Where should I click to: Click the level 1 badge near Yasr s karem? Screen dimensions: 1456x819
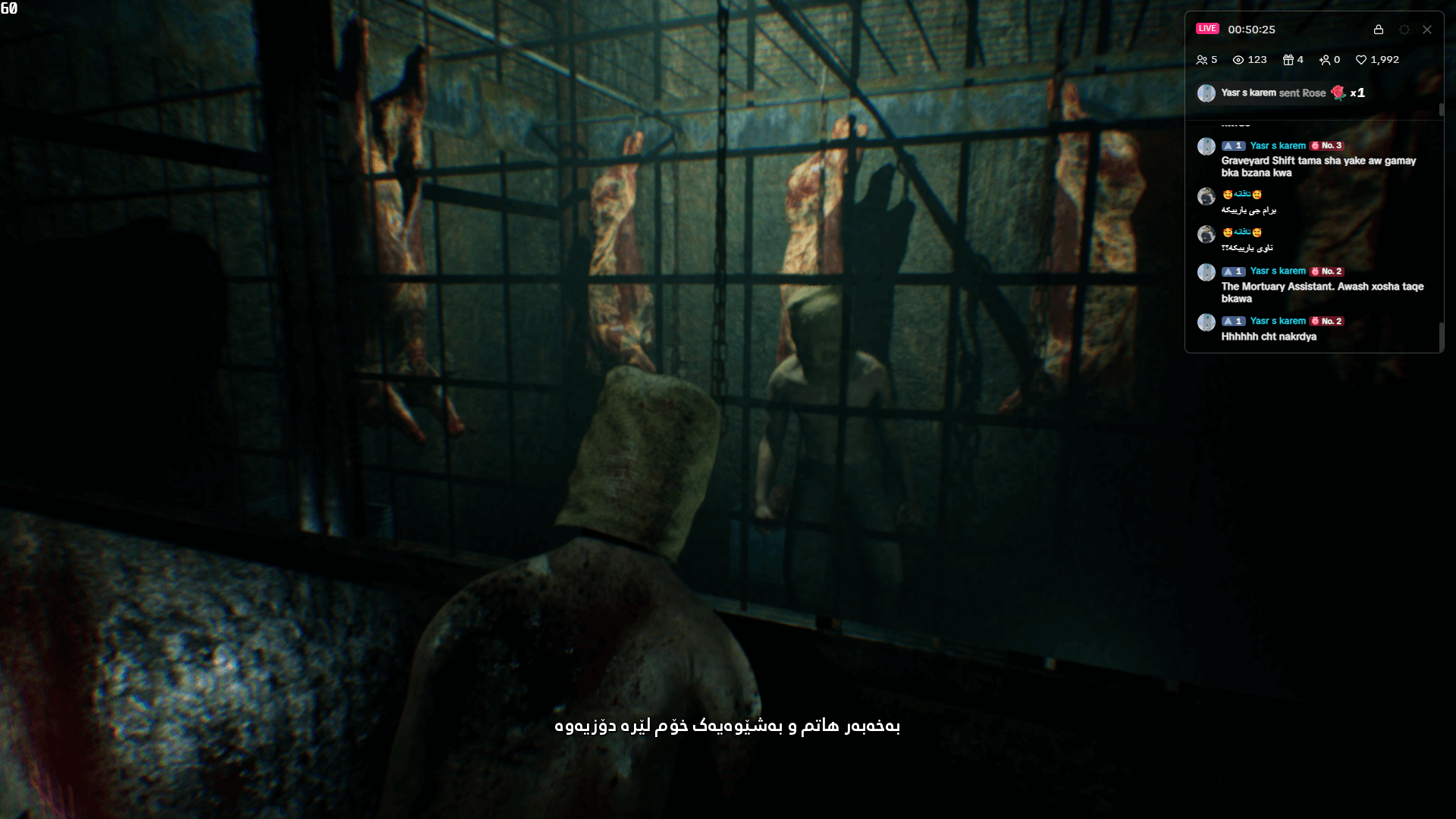click(x=1232, y=145)
